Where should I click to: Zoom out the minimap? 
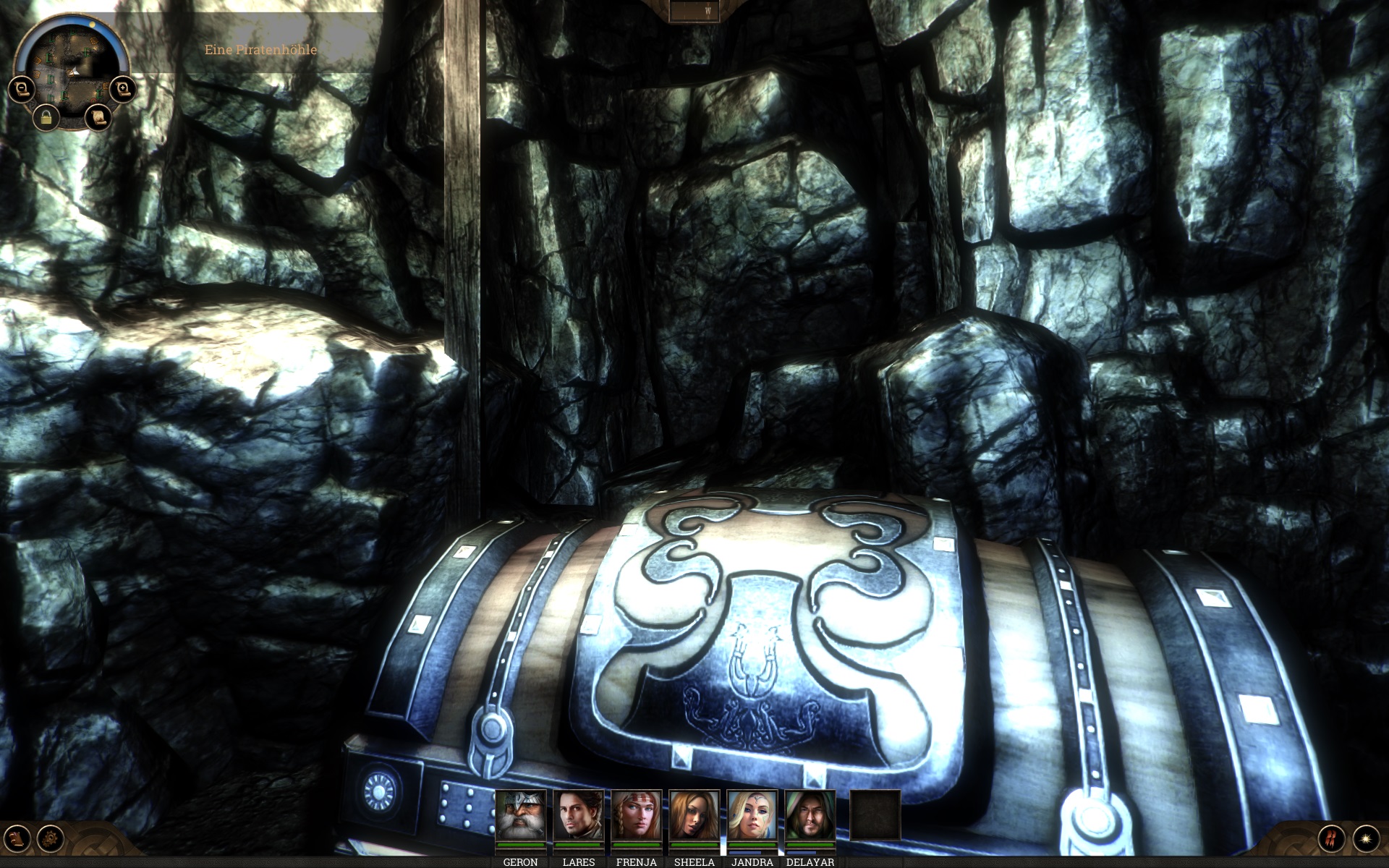(x=22, y=89)
